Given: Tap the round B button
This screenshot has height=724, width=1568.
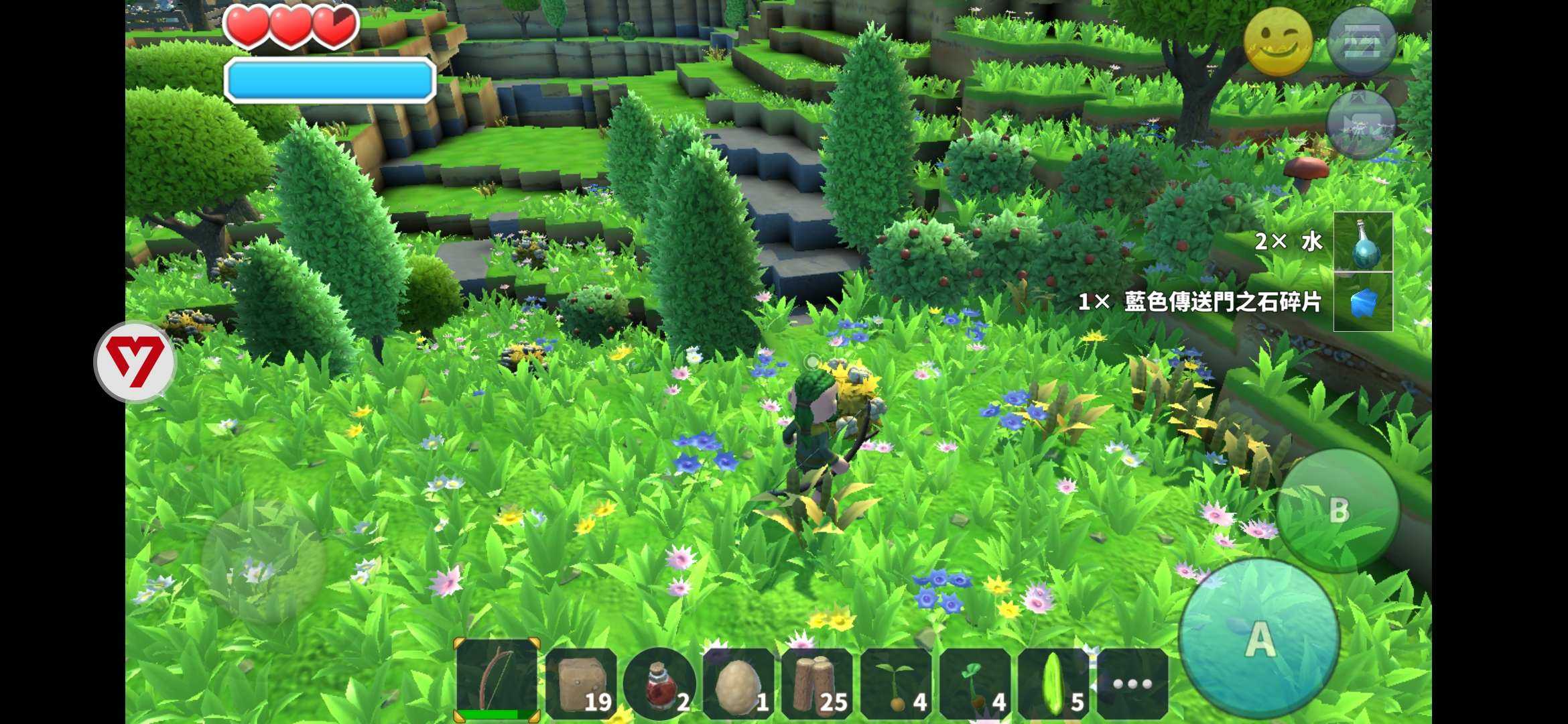Looking at the screenshot, I should [1338, 509].
